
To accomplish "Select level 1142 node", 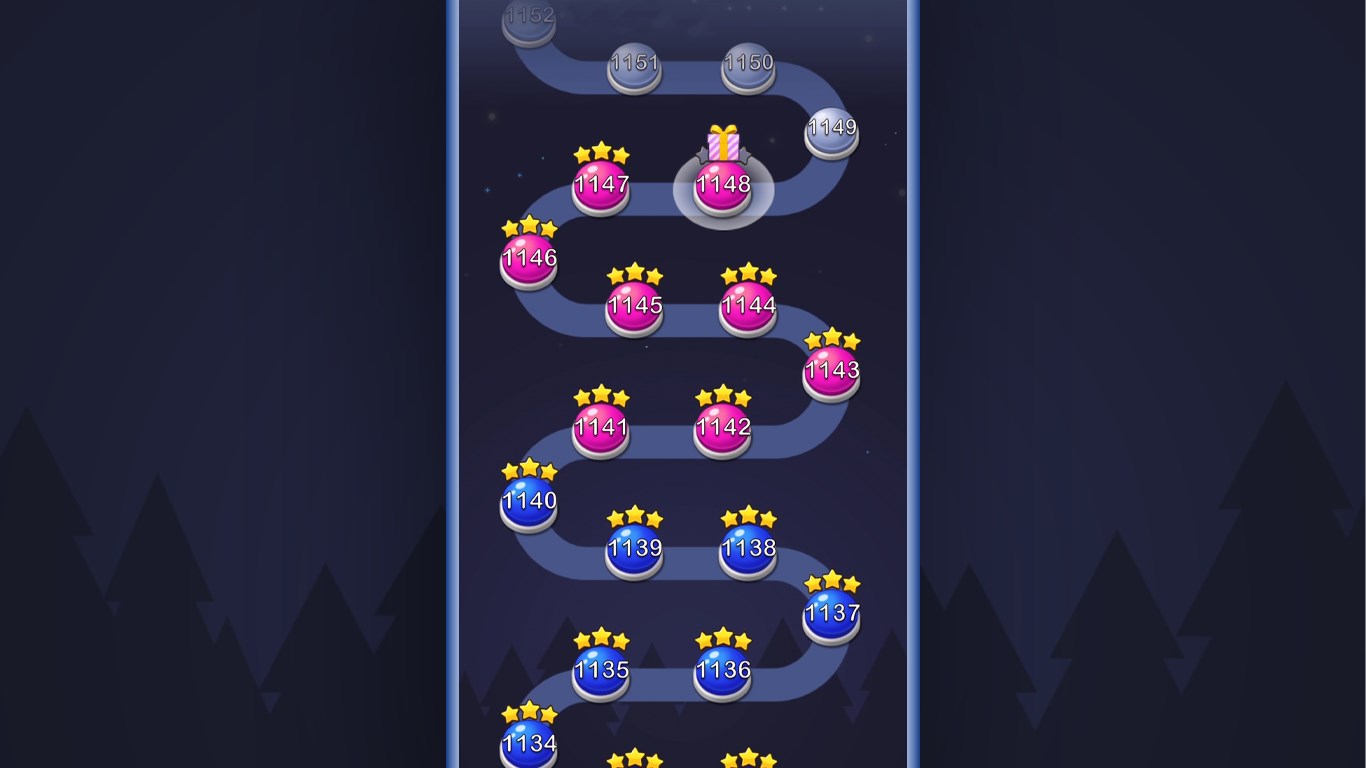I will tap(722, 427).
